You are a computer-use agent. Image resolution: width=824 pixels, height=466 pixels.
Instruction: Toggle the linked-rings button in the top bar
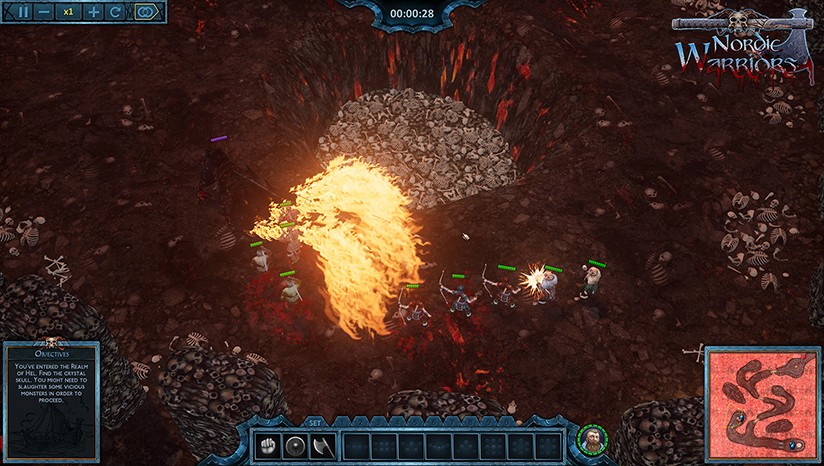[148, 12]
